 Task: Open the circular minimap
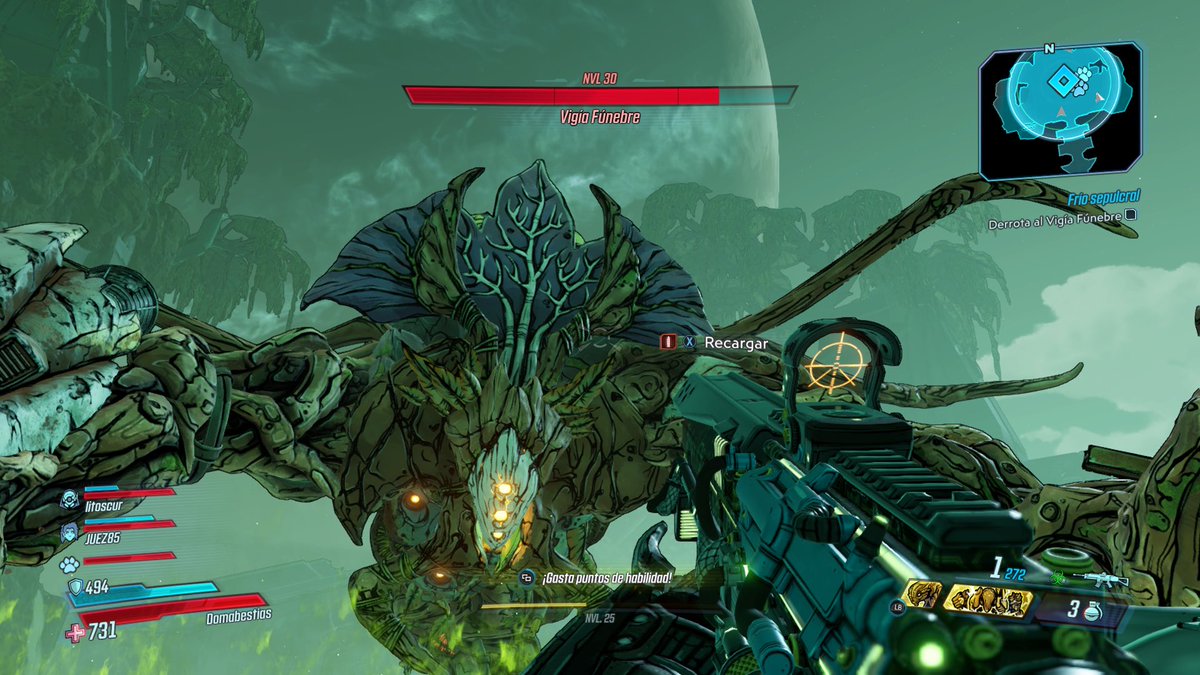(x=1059, y=108)
